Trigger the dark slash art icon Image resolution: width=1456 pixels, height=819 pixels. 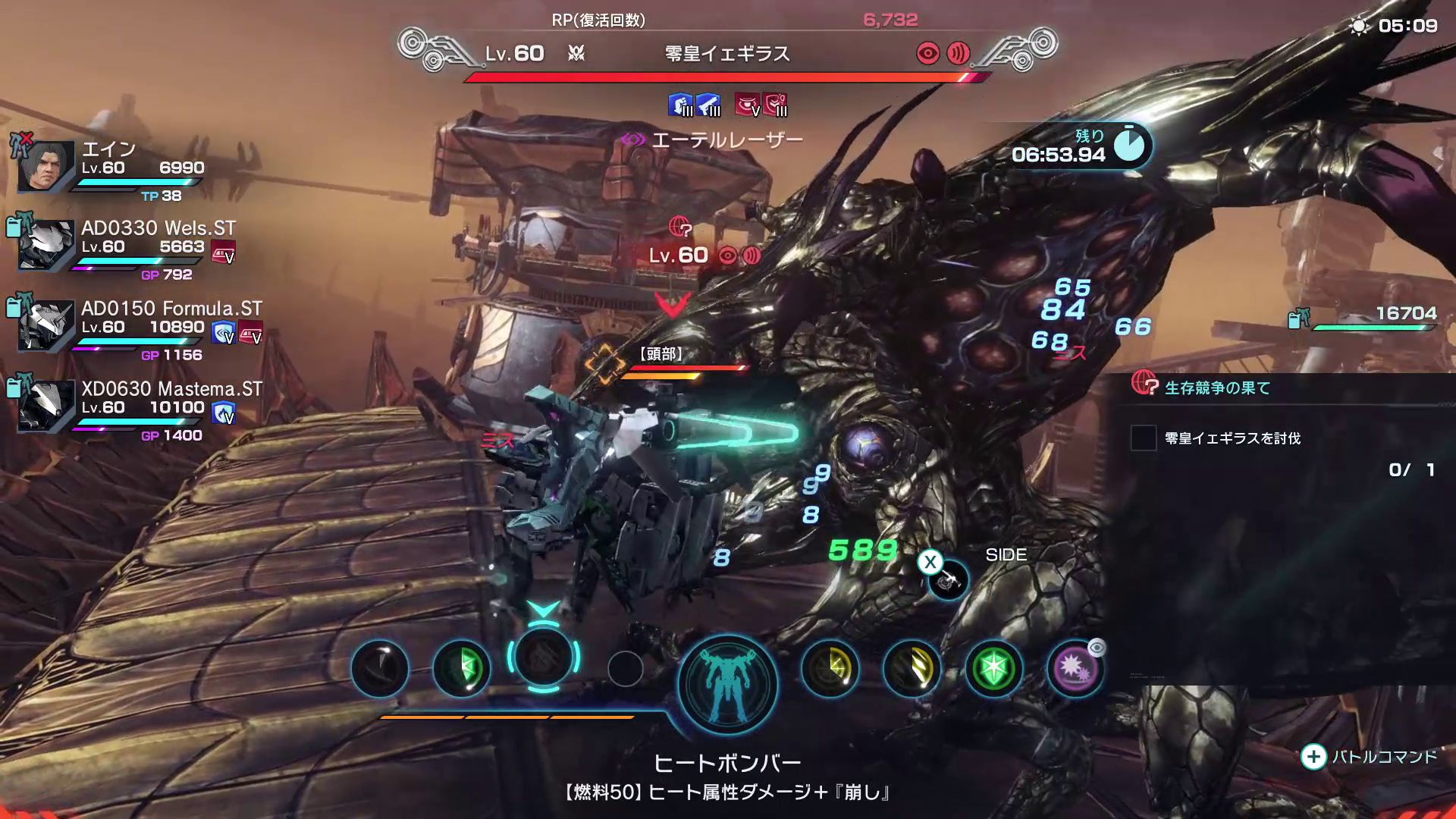[380, 668]
